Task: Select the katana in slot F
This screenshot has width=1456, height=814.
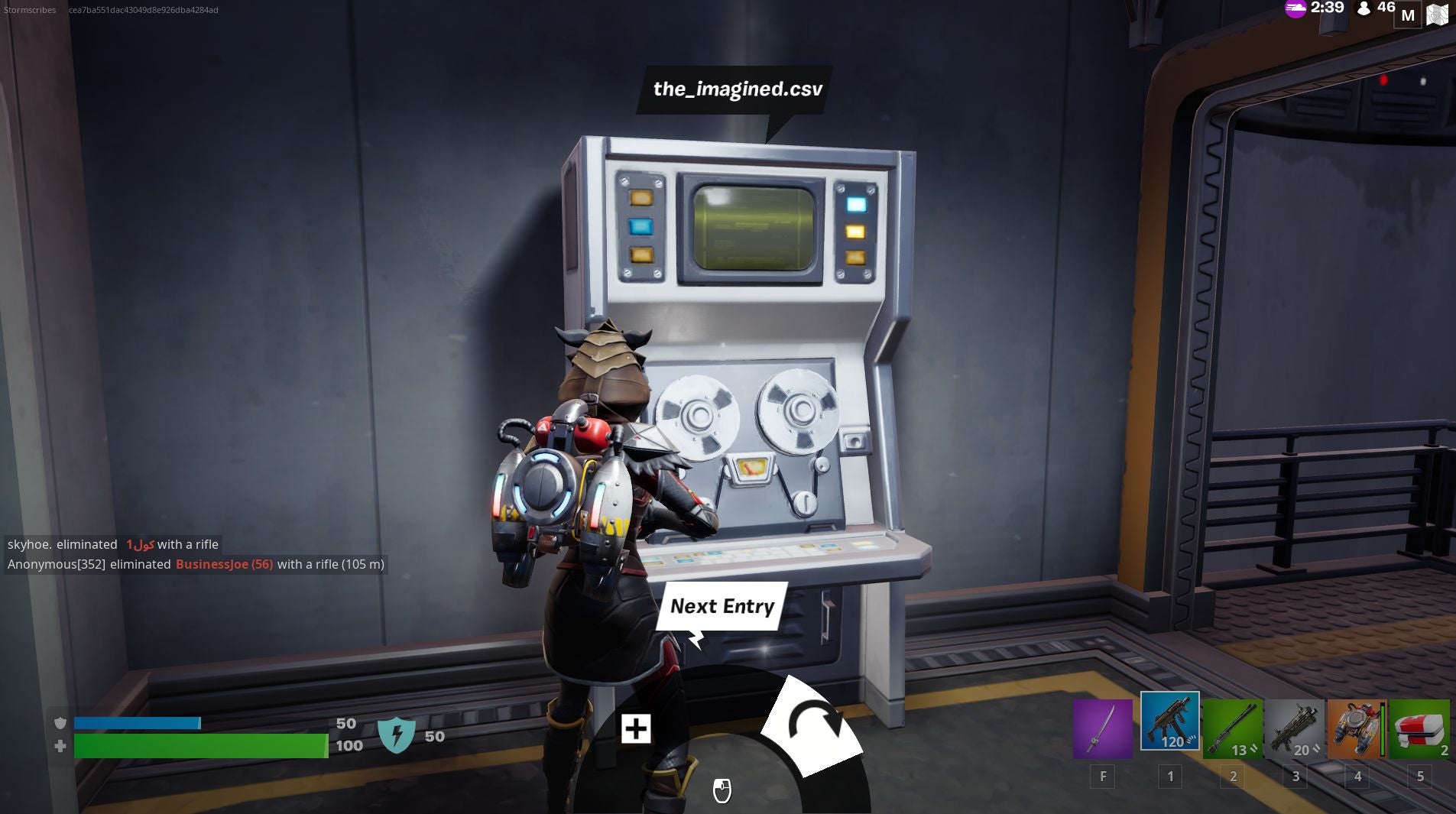Action: [x=1102, y=730]
